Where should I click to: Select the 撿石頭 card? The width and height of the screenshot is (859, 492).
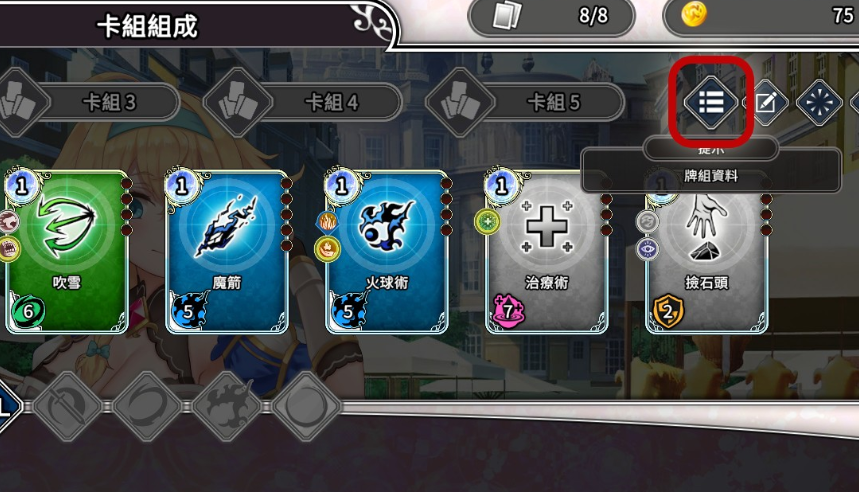click(x=707, y=252)
